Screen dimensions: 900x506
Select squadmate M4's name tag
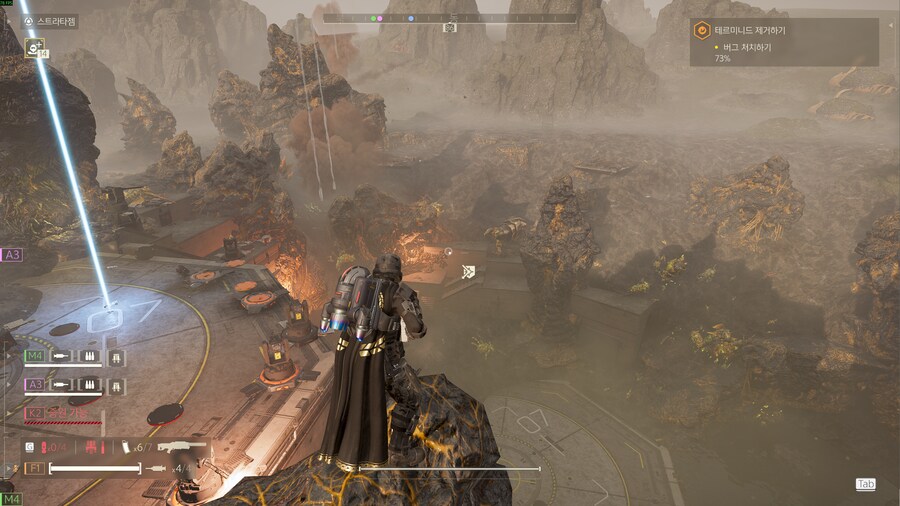[x=34, y=356]
